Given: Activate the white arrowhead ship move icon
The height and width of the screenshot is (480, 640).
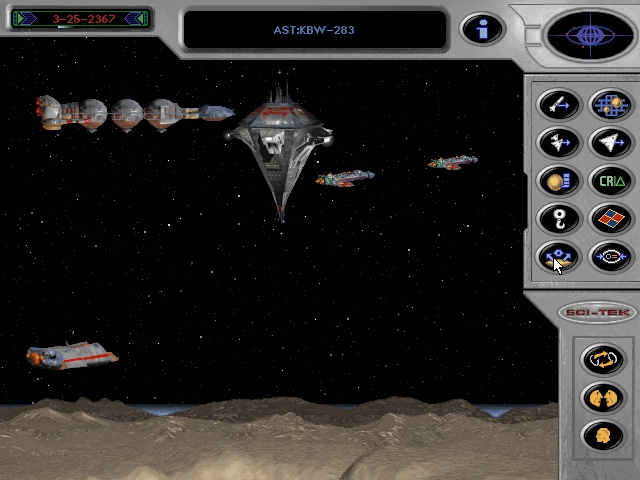Looking at the screenshot, I should coord(608,142).
